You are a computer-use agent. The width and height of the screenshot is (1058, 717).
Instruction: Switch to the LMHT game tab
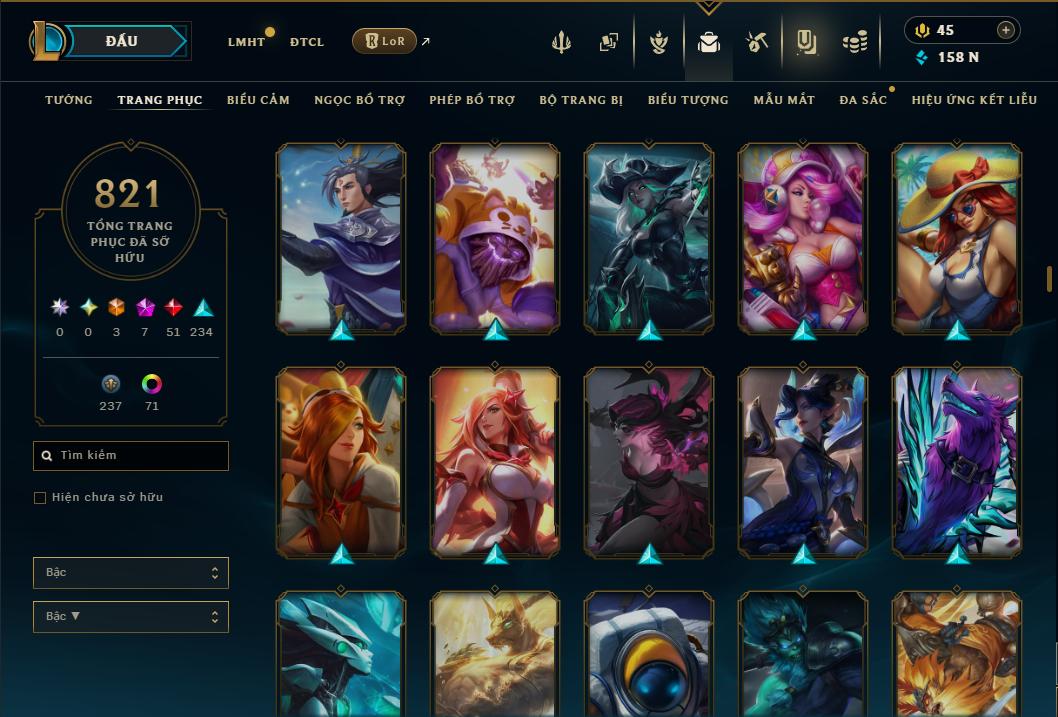tap(246, 42)
